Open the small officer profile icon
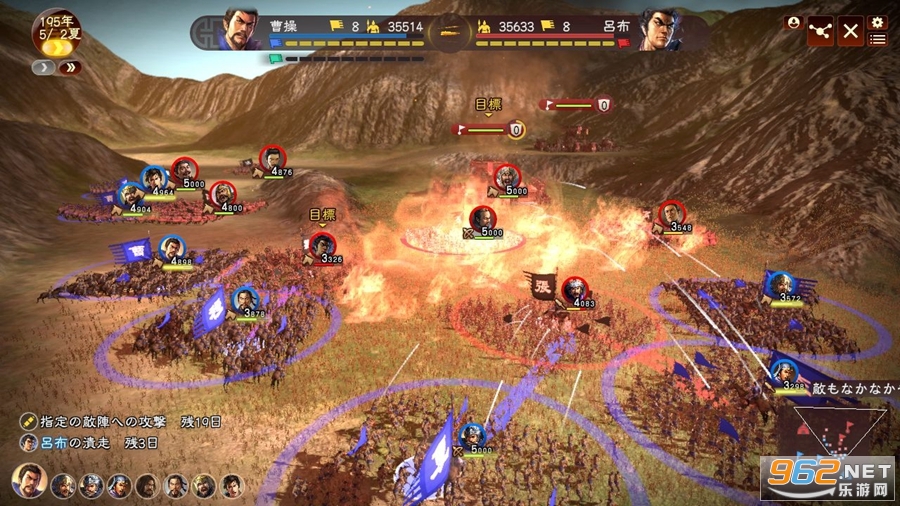 tap(793, 22)
